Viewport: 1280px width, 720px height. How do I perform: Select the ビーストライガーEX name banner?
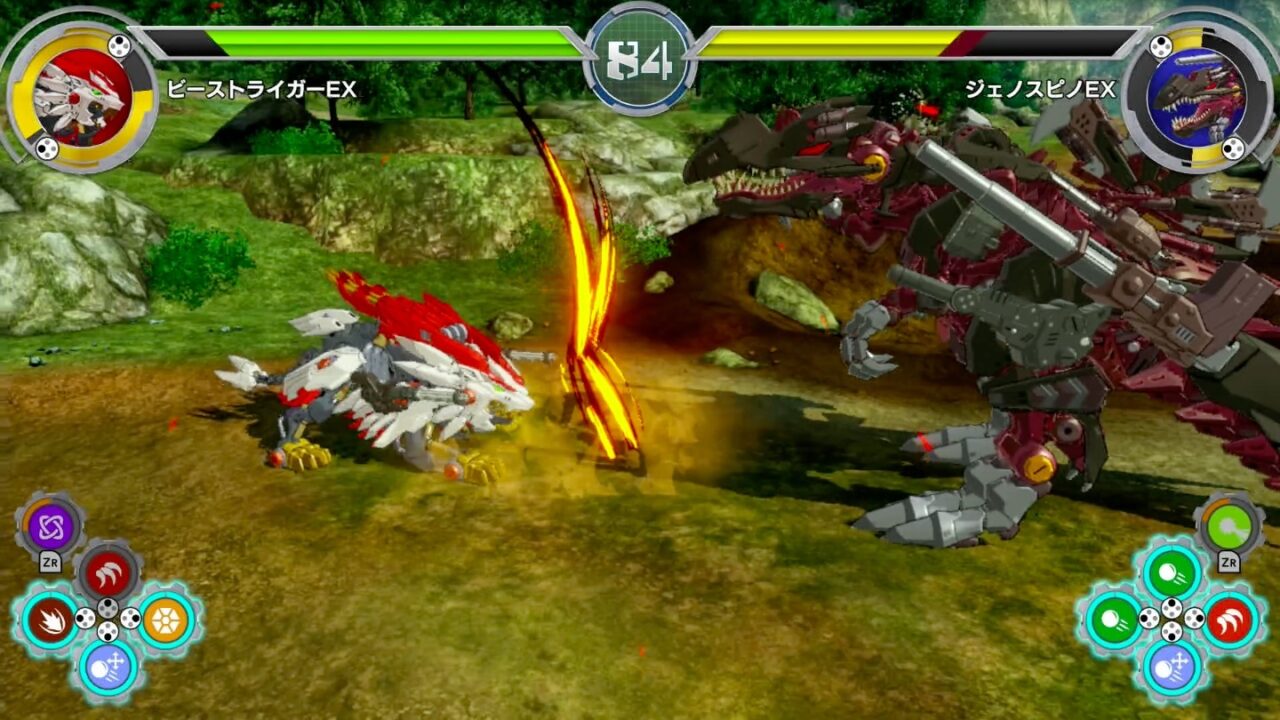[x=262, y=87]
